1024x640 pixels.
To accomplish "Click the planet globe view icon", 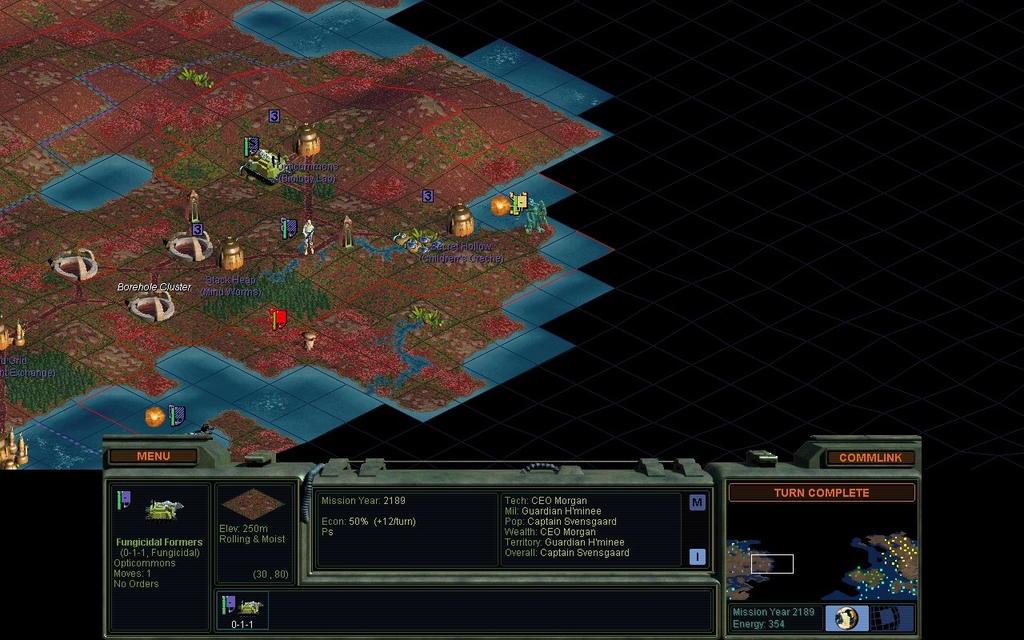I will pyautogui.click(x=846, y=618).
